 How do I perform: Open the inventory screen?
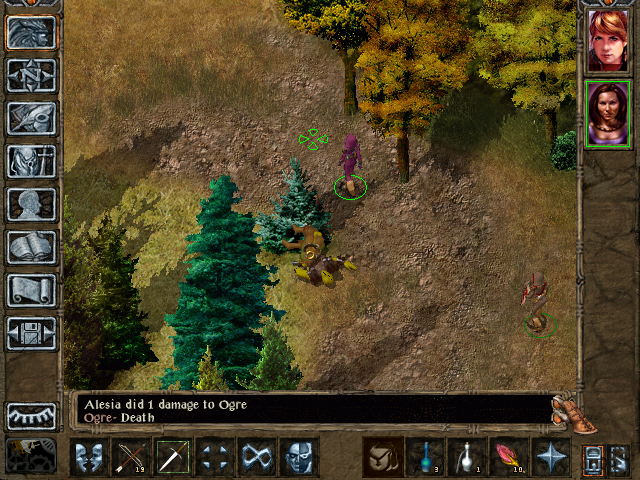(x=31, y=161)
